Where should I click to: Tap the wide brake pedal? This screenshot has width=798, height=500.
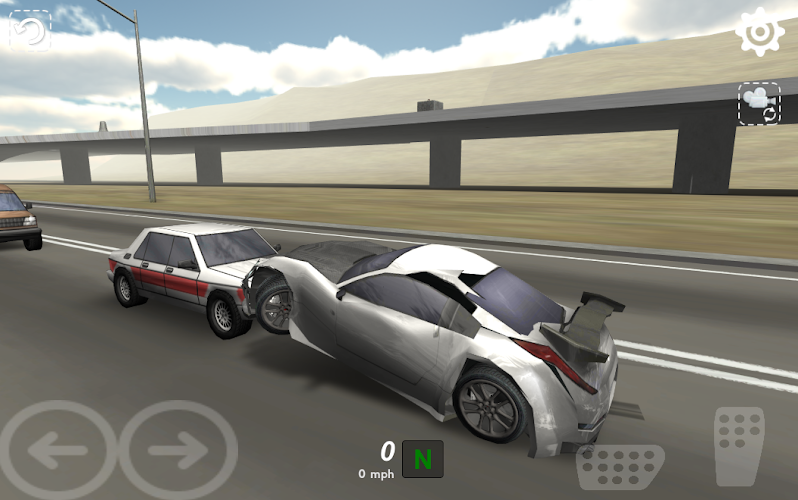point(620,467)
